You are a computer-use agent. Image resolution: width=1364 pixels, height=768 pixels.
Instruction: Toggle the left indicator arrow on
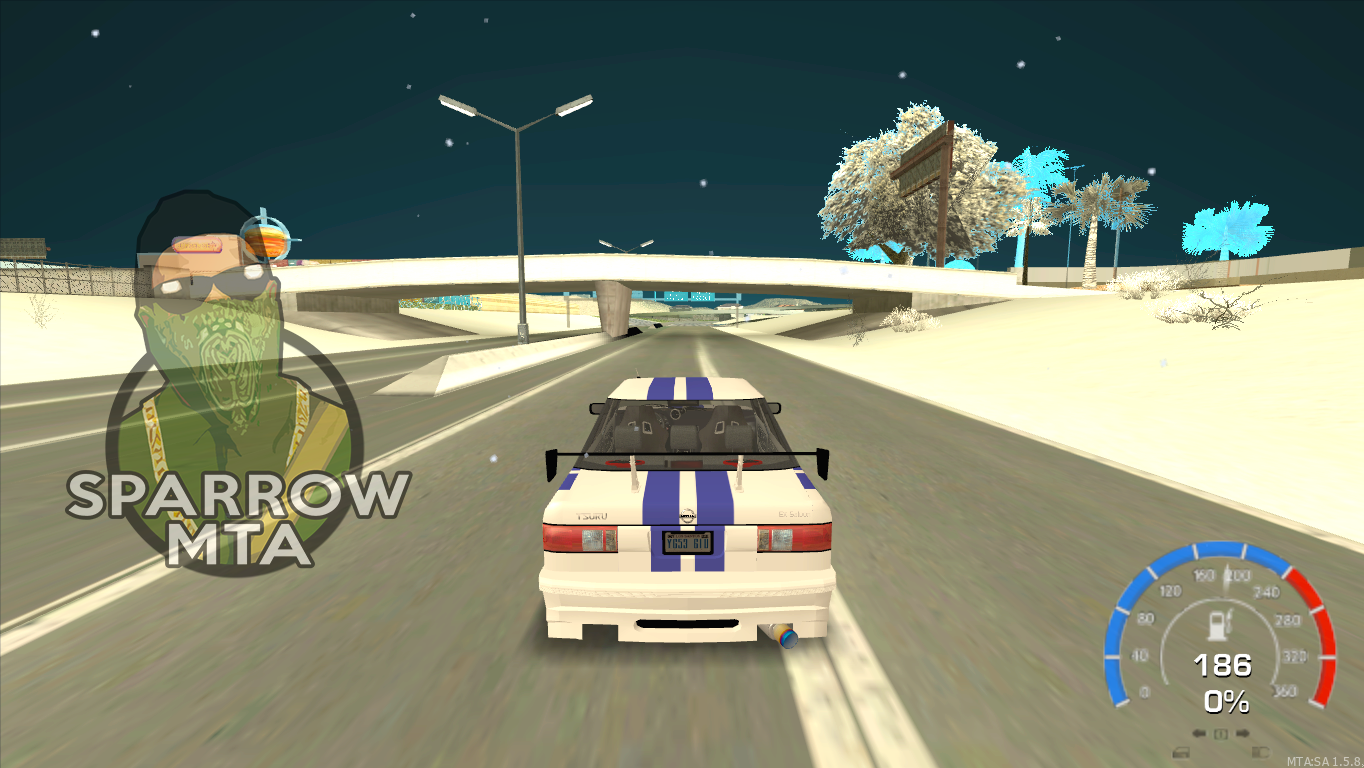(x=1199, y=733)
